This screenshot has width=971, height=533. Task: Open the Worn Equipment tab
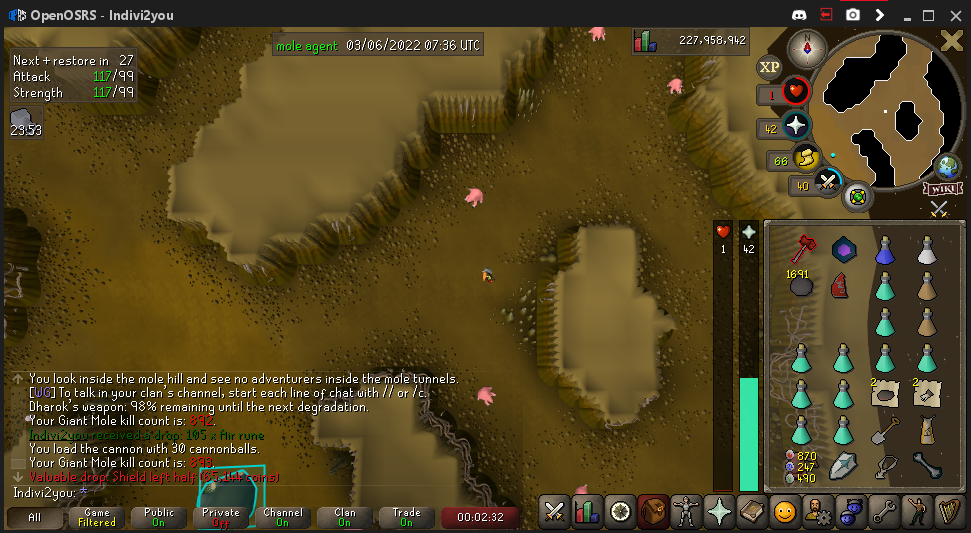[685, 512]
